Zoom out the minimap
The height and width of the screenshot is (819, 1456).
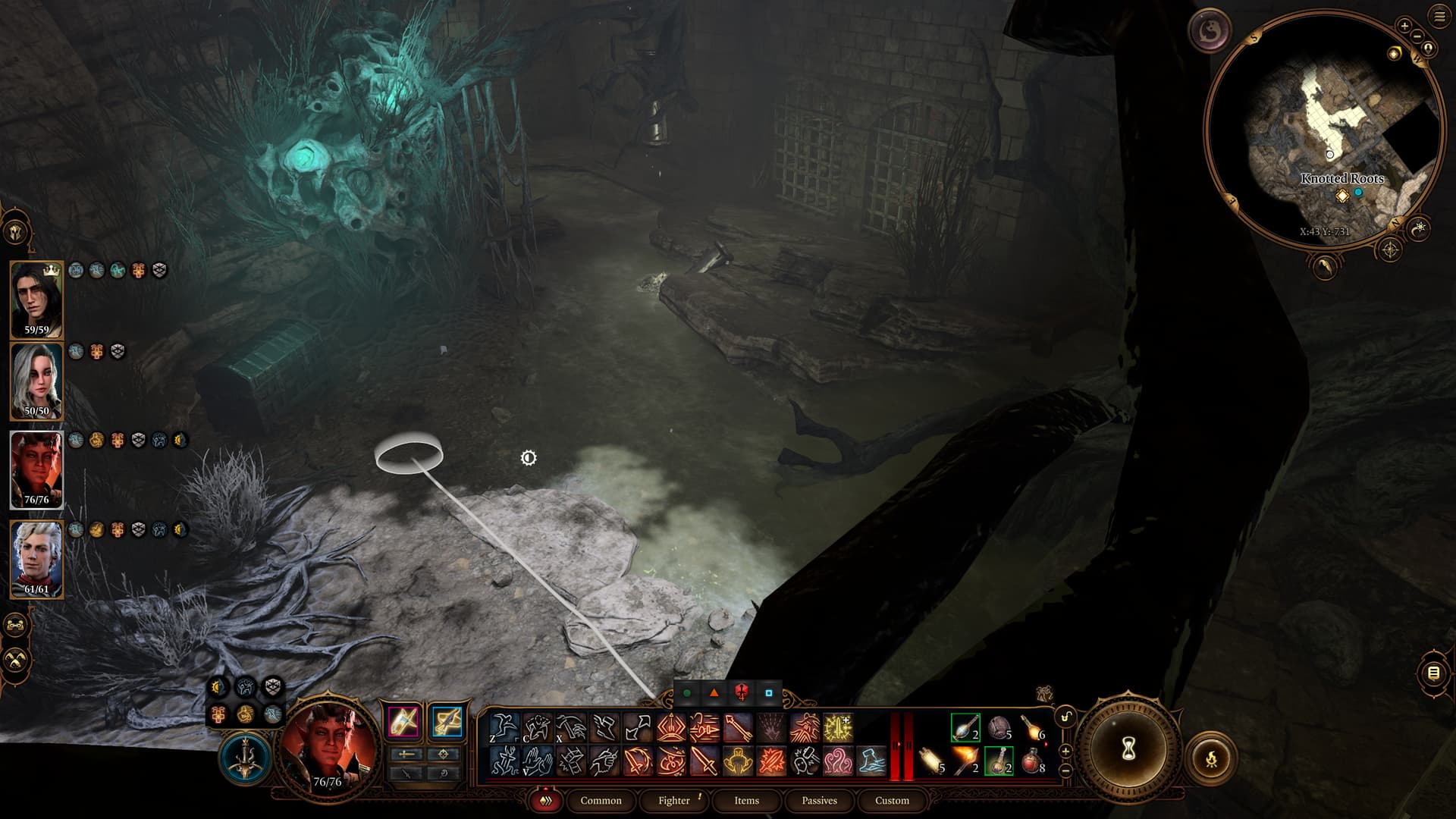pos(1417,36)
